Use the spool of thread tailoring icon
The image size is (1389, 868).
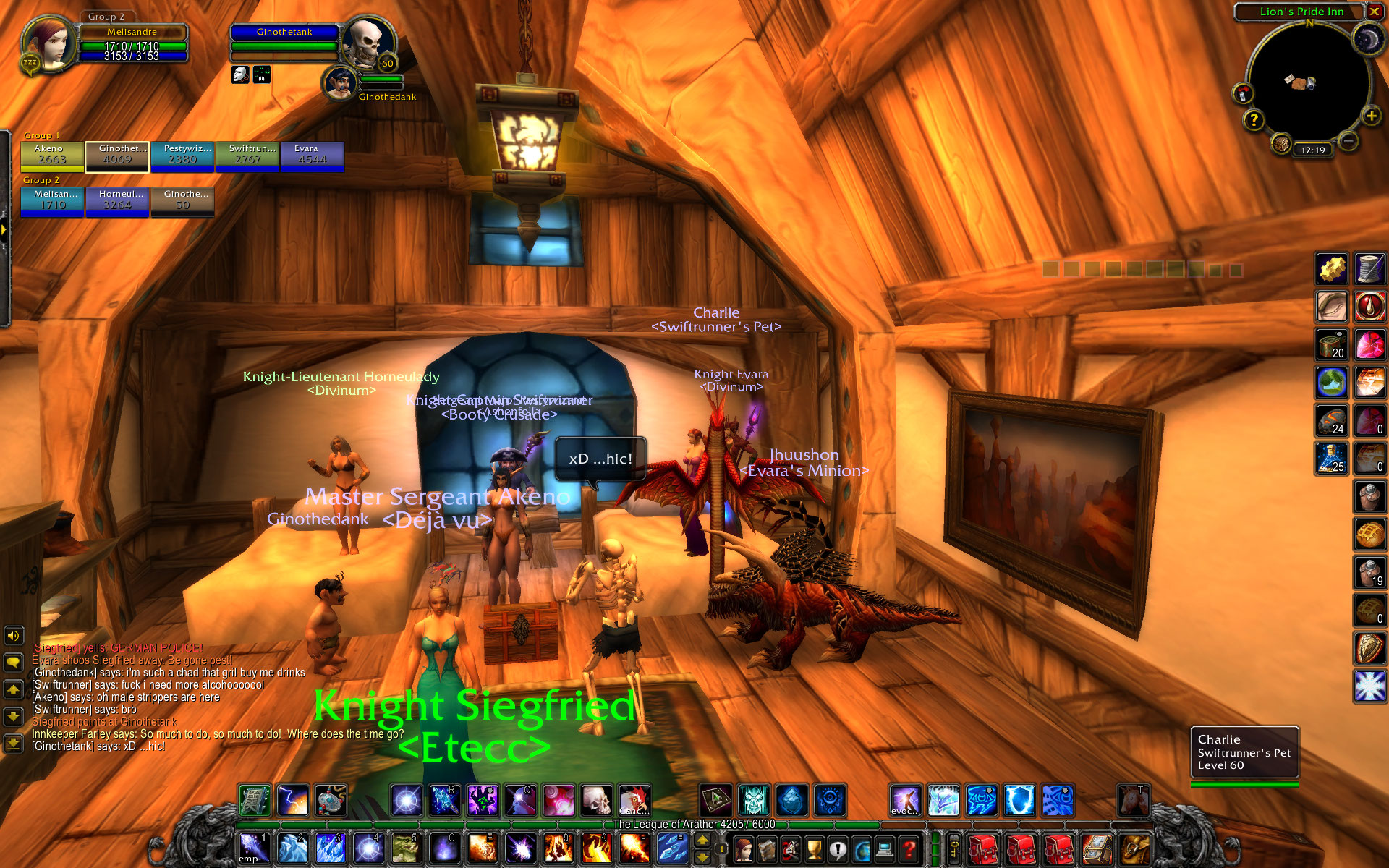pos(1369,269)
